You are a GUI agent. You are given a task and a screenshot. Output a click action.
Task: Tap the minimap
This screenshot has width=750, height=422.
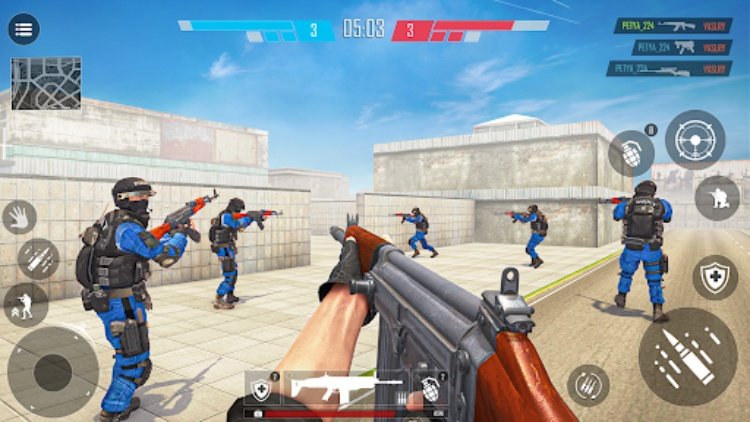click(x=46, y=82)
